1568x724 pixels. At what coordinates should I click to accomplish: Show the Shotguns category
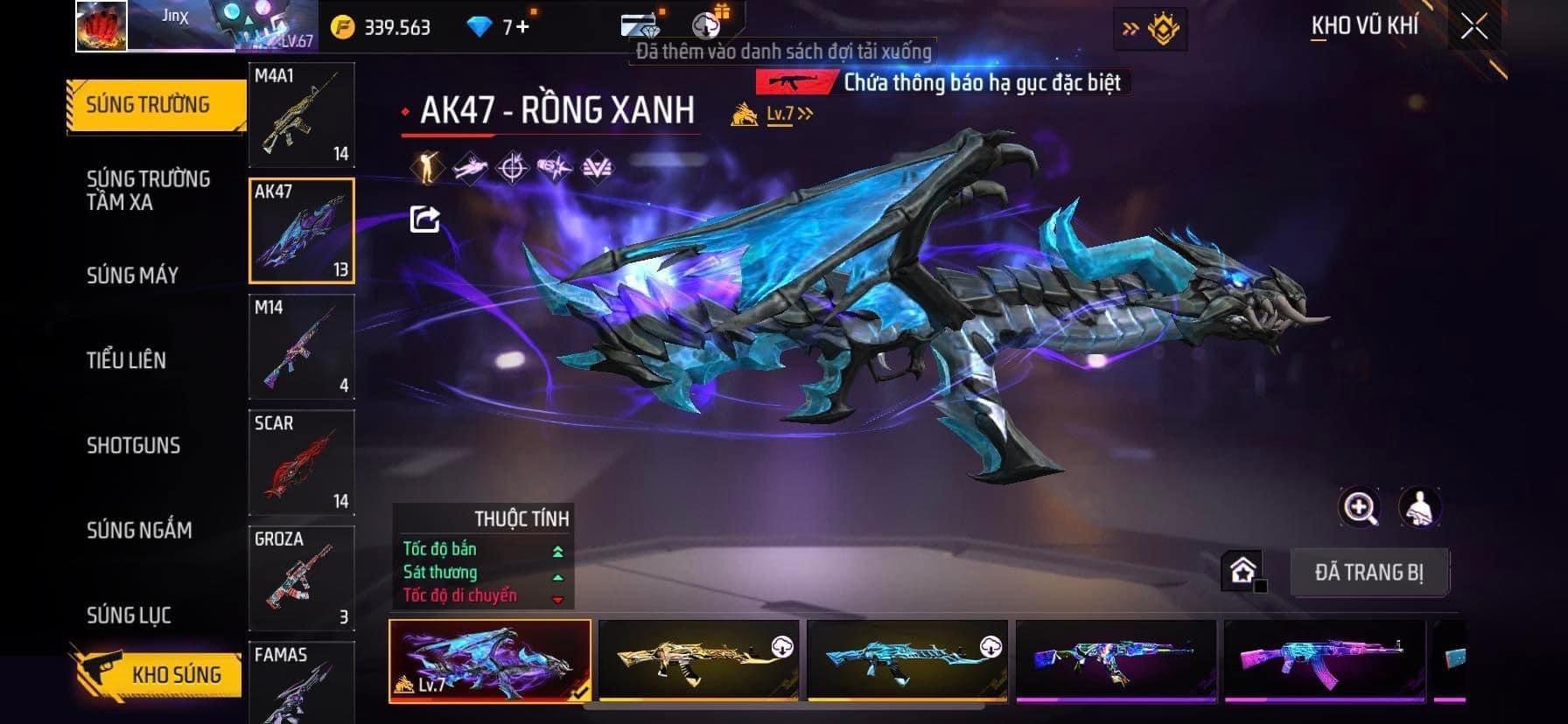pos(133,445)
